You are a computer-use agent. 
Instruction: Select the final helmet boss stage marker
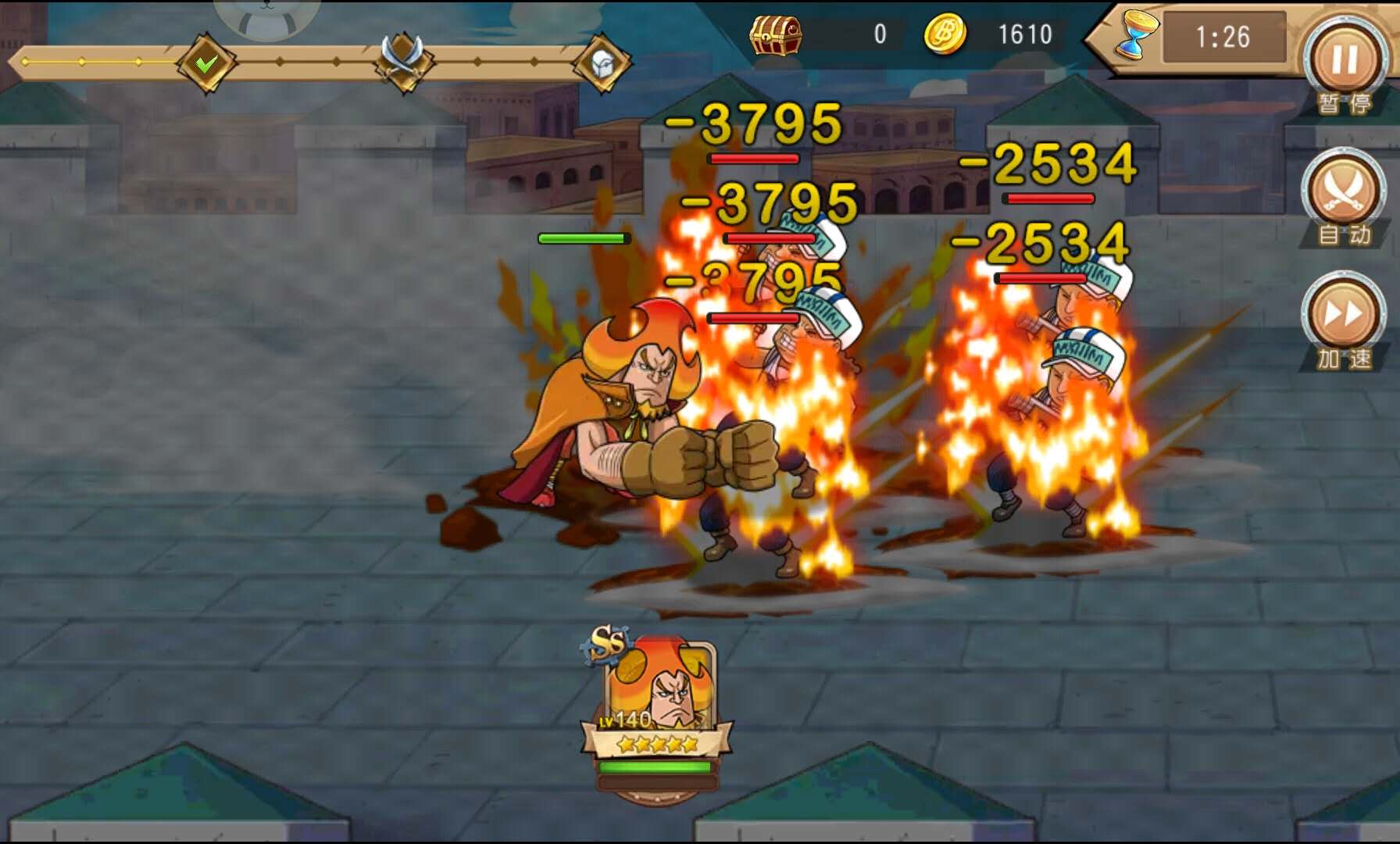(602, 63)
